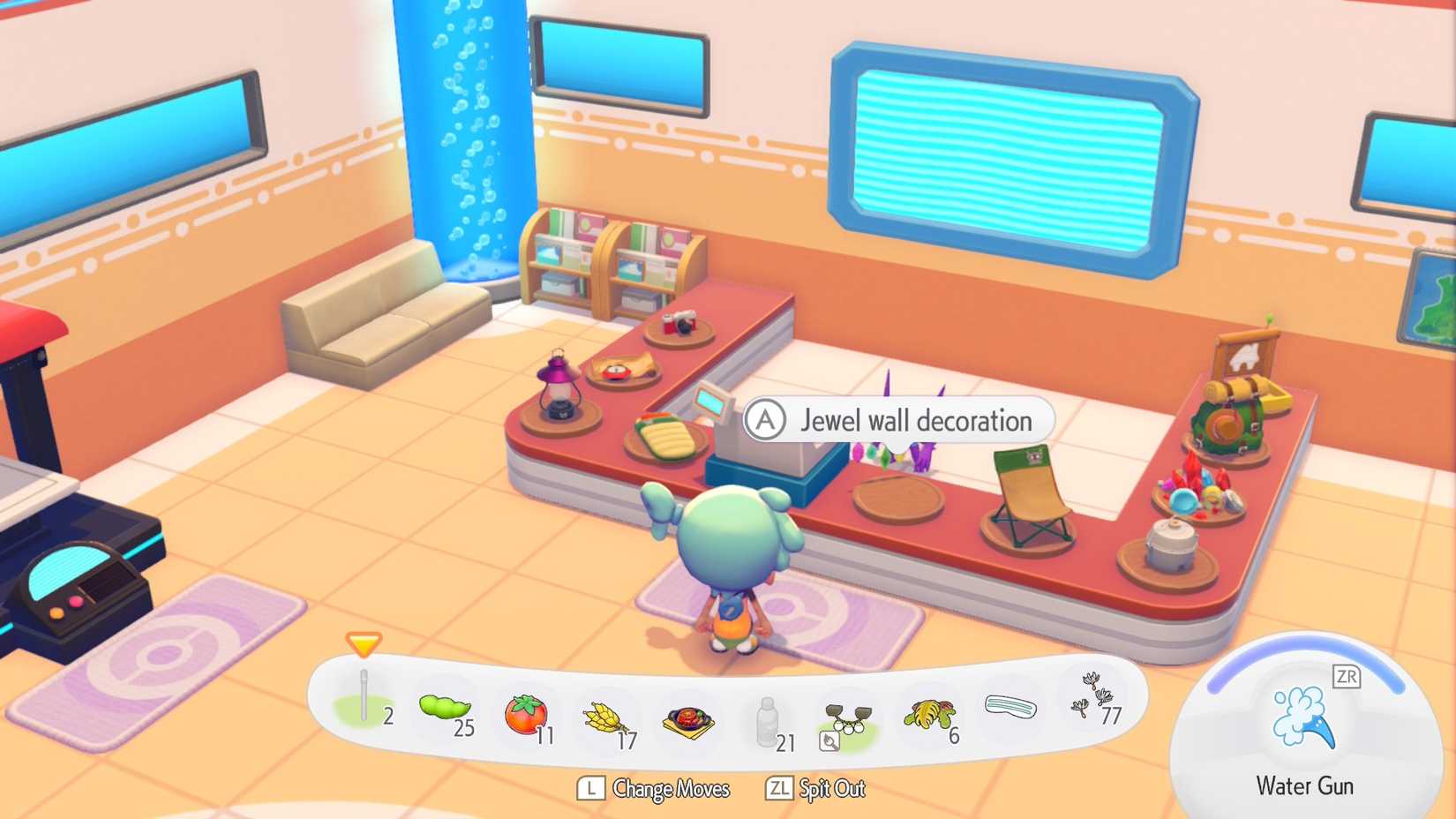This screenshot has width=1456, height=819.
Task: Click the yellow selection arrow above the inventory
Action: tap(363, 646)
